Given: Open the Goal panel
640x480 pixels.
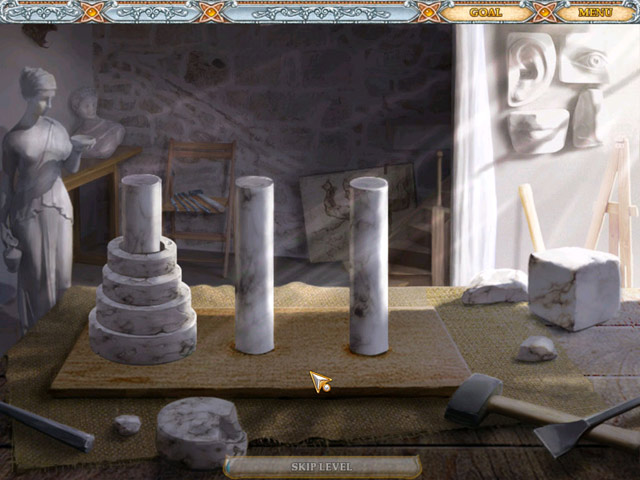Looking at the screenshot, I should pos(485,13).
